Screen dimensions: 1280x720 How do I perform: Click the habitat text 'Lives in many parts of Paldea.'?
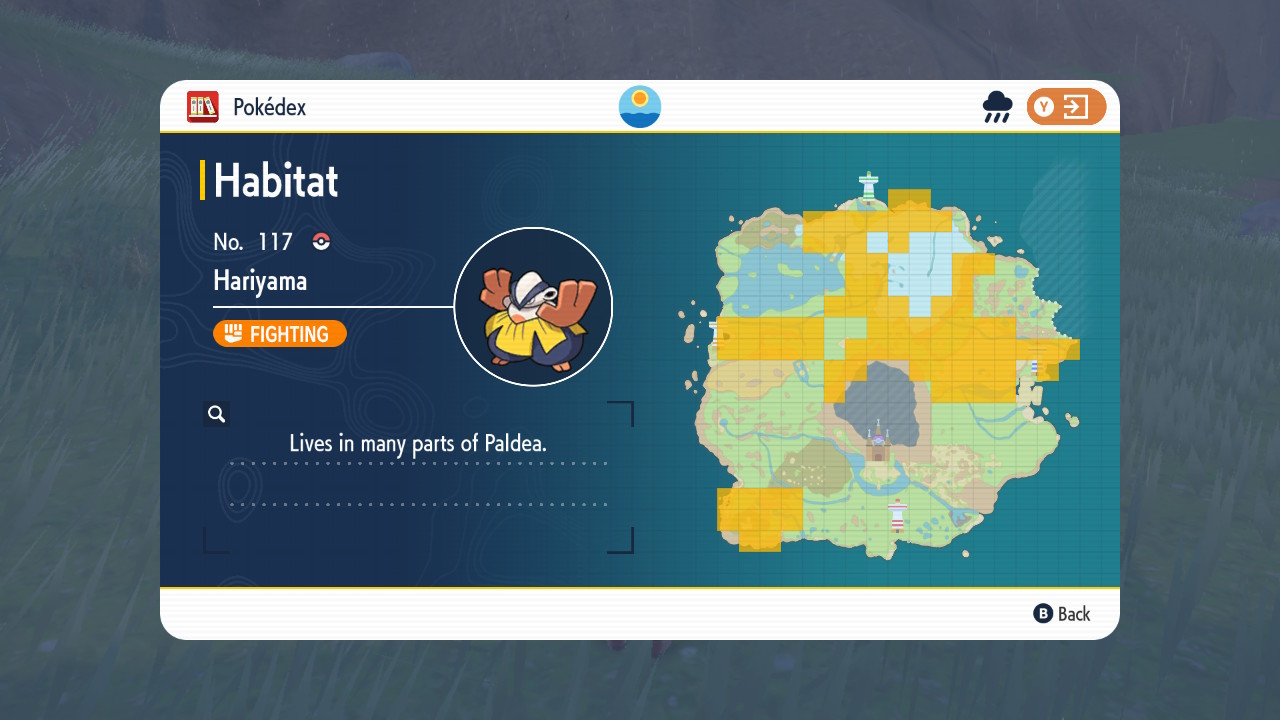click(x=418, y=443)
